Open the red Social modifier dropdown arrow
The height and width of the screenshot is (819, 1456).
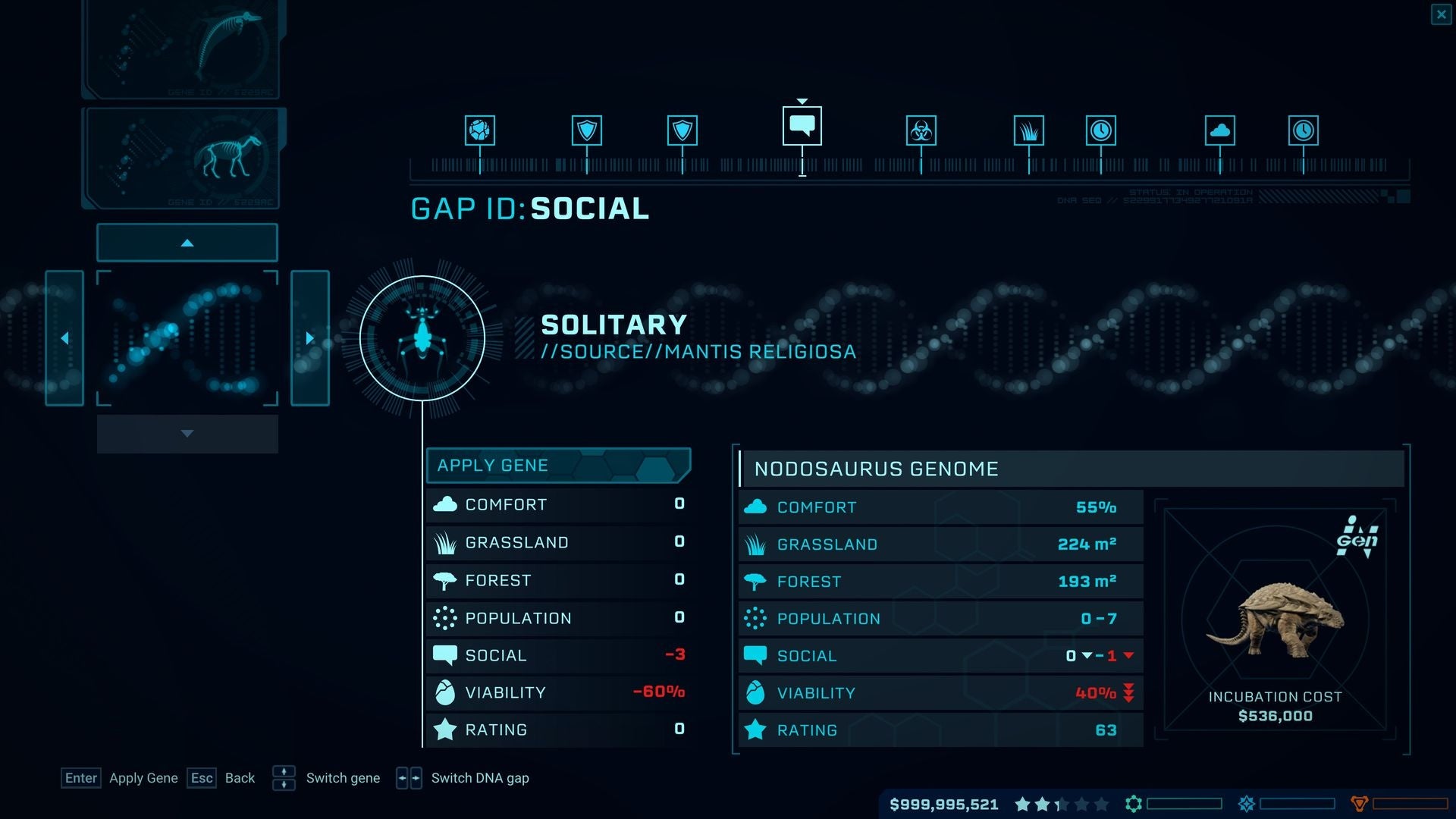(1128, 656)
